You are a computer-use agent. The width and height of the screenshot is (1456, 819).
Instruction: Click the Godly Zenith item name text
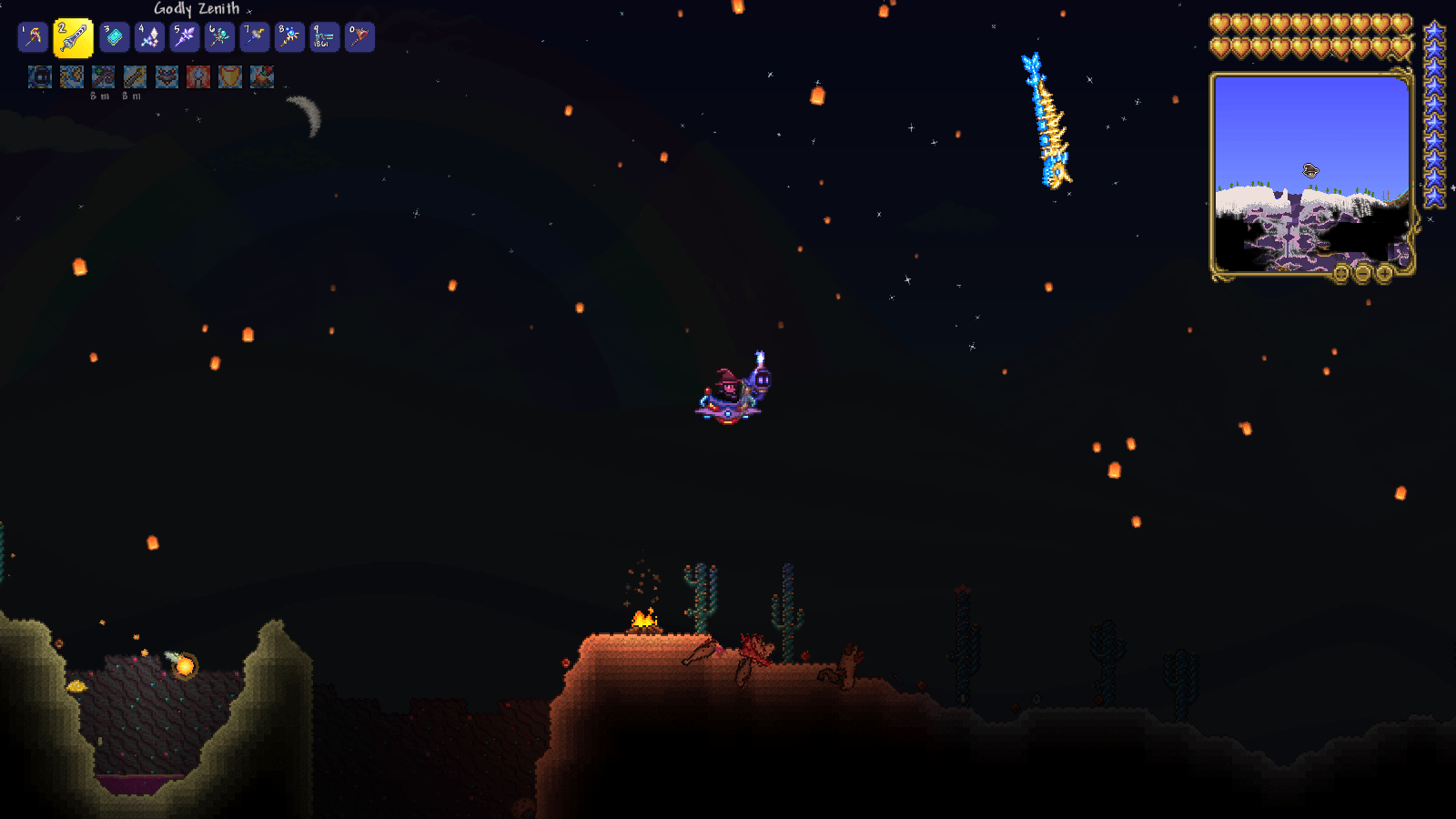point(196,7)
